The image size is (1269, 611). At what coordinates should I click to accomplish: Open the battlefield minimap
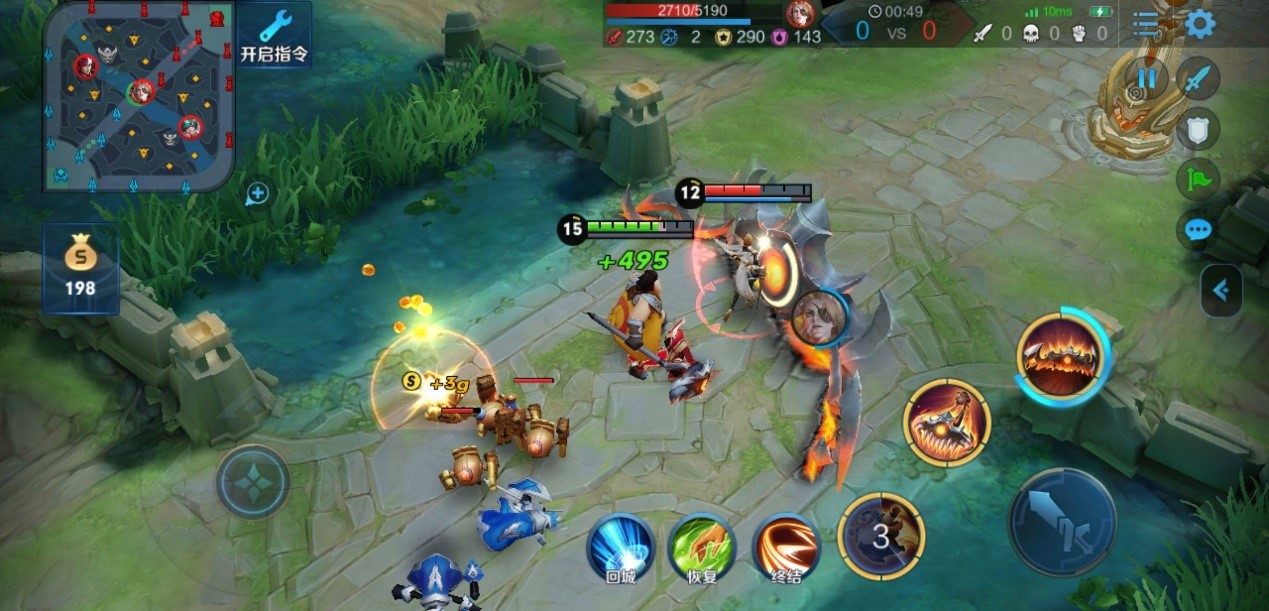139,96
